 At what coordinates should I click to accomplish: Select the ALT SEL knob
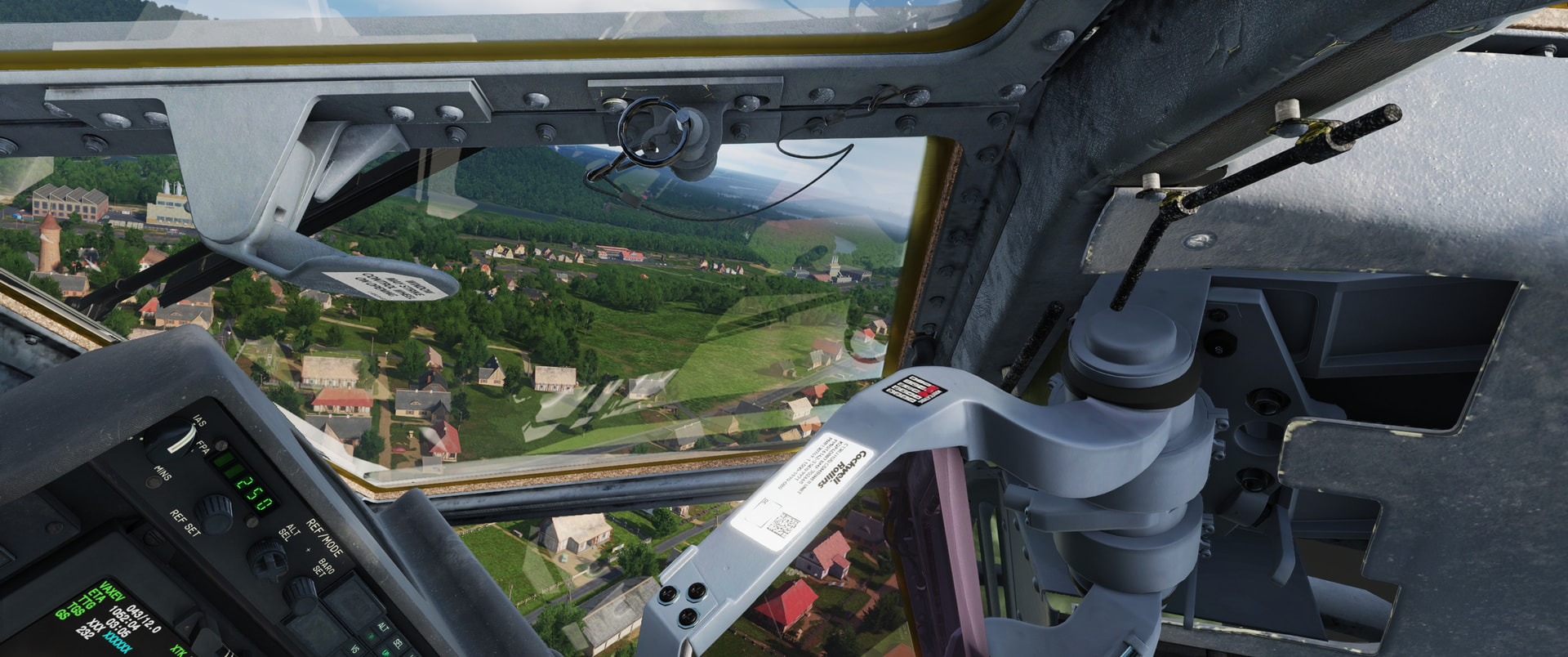266,556
